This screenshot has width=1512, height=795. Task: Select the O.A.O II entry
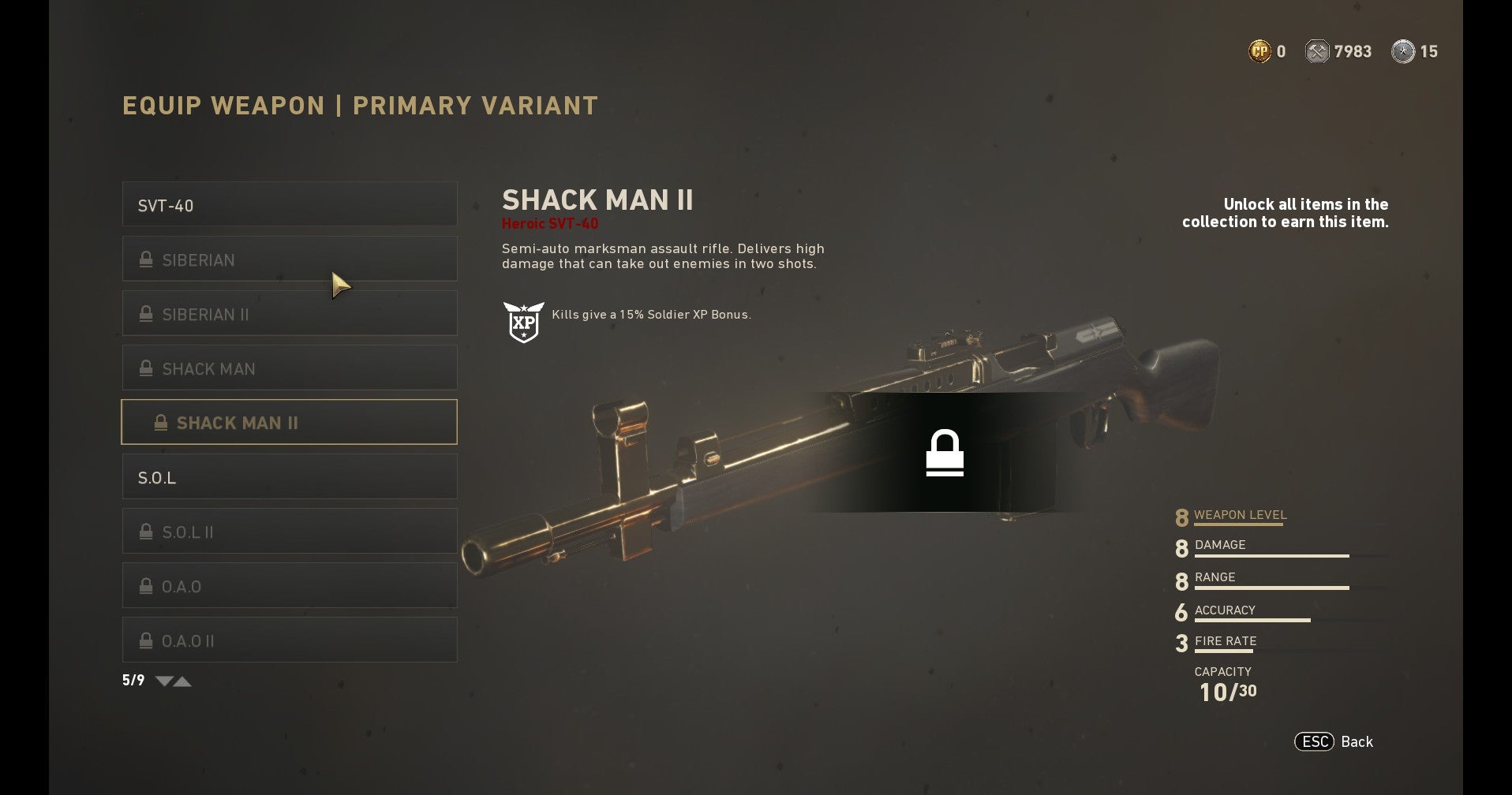click(289, 640)
